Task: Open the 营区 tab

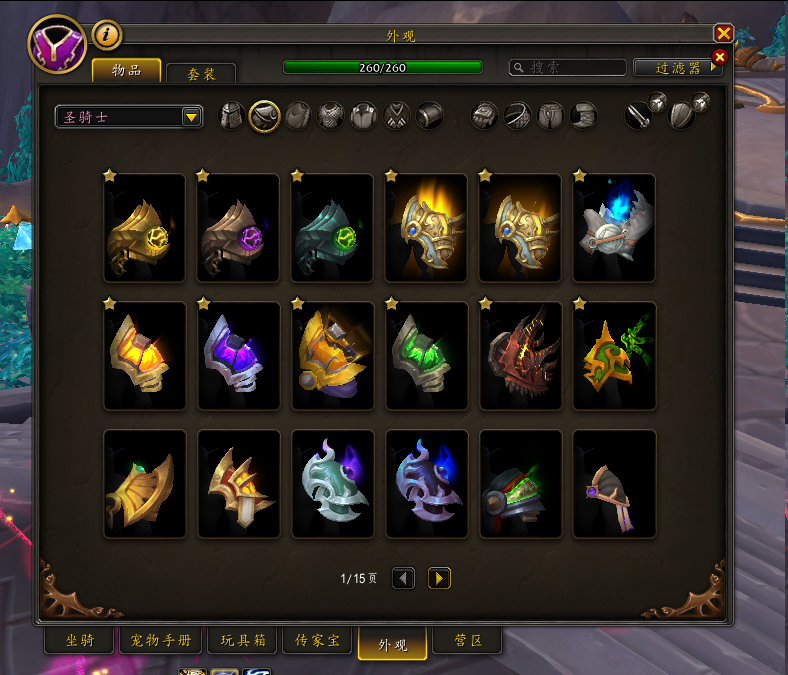Action: click(468, 640)
